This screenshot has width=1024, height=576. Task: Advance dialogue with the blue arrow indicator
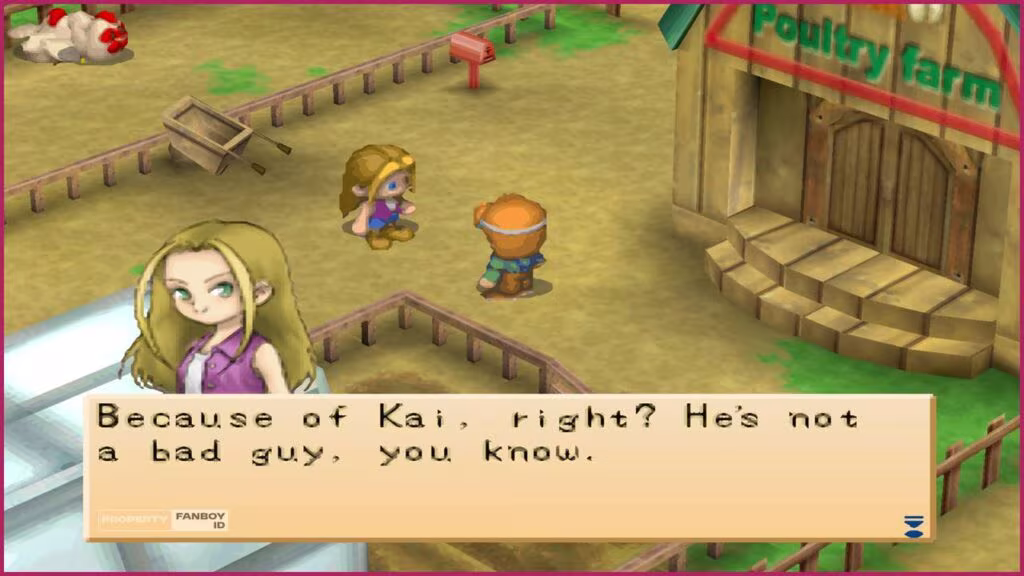click(912, 526)
